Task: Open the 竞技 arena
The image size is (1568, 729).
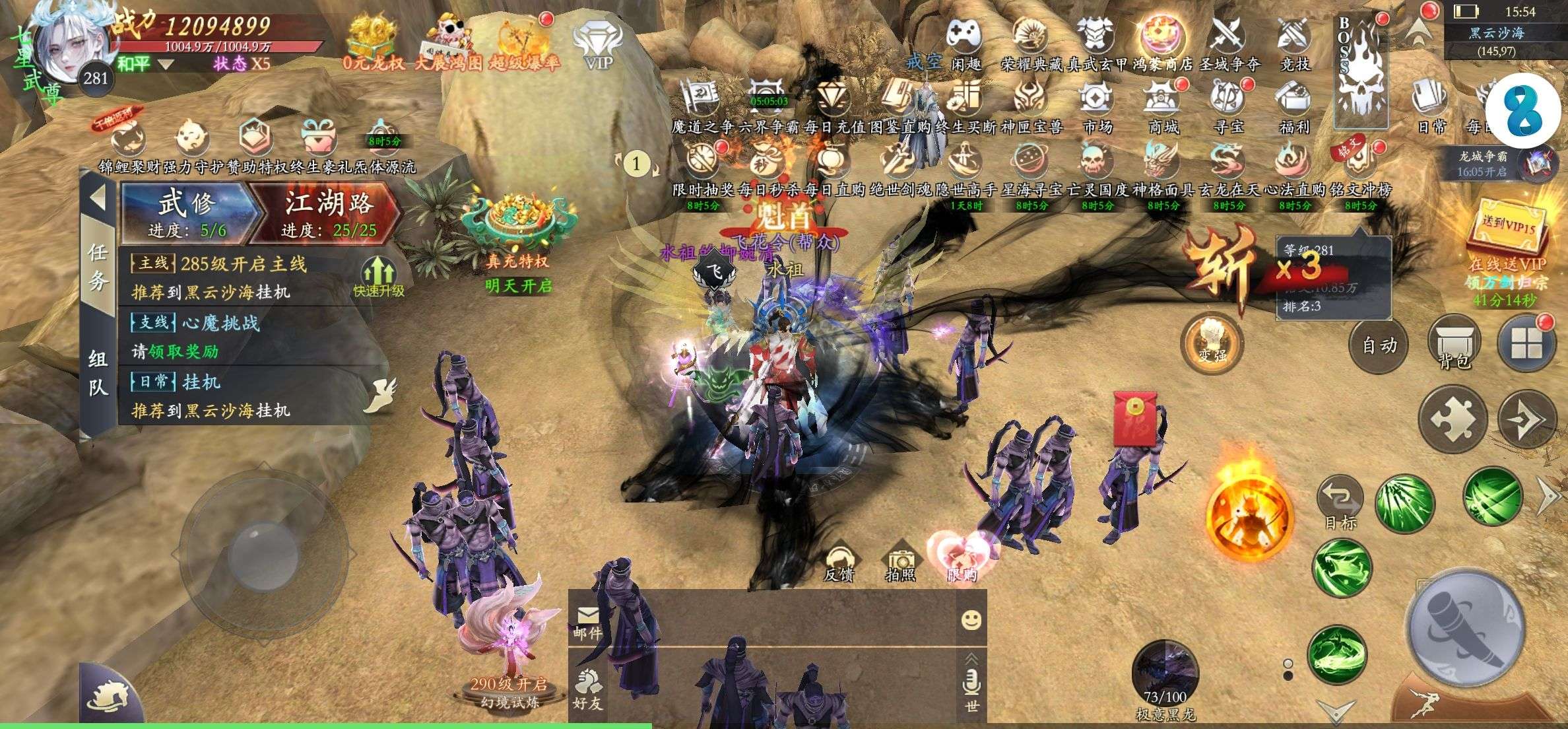Action: pyautogui.click(x=1293, y=43)
